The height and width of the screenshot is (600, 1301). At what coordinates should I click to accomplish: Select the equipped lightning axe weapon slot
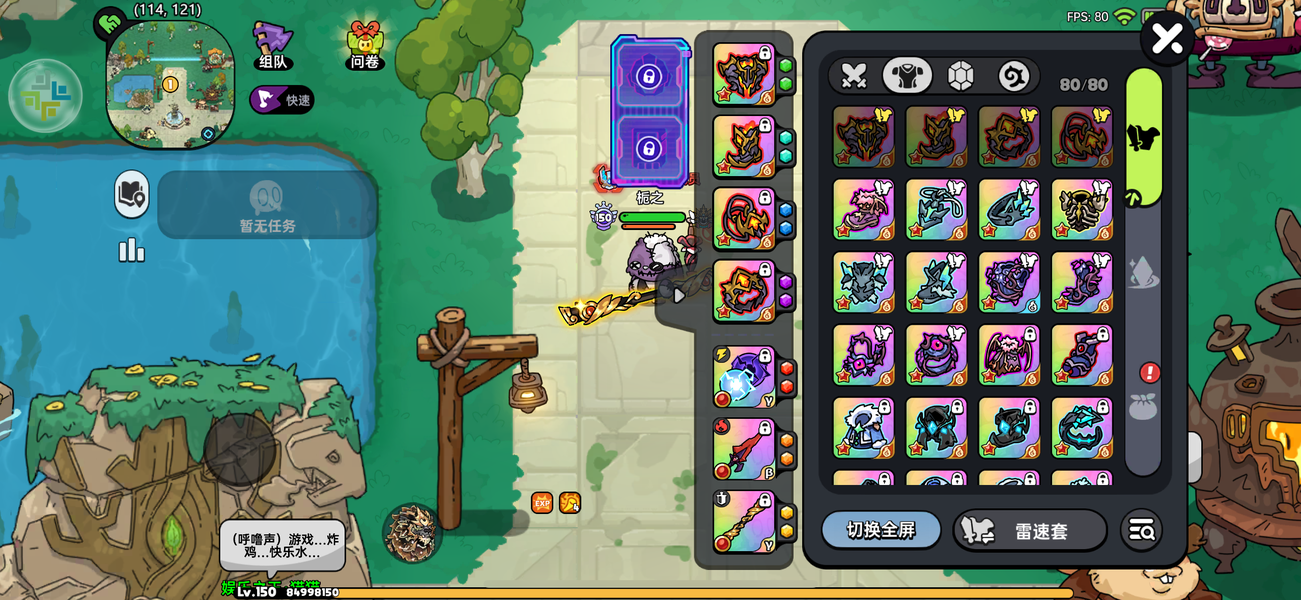click(x=744, y=377)
